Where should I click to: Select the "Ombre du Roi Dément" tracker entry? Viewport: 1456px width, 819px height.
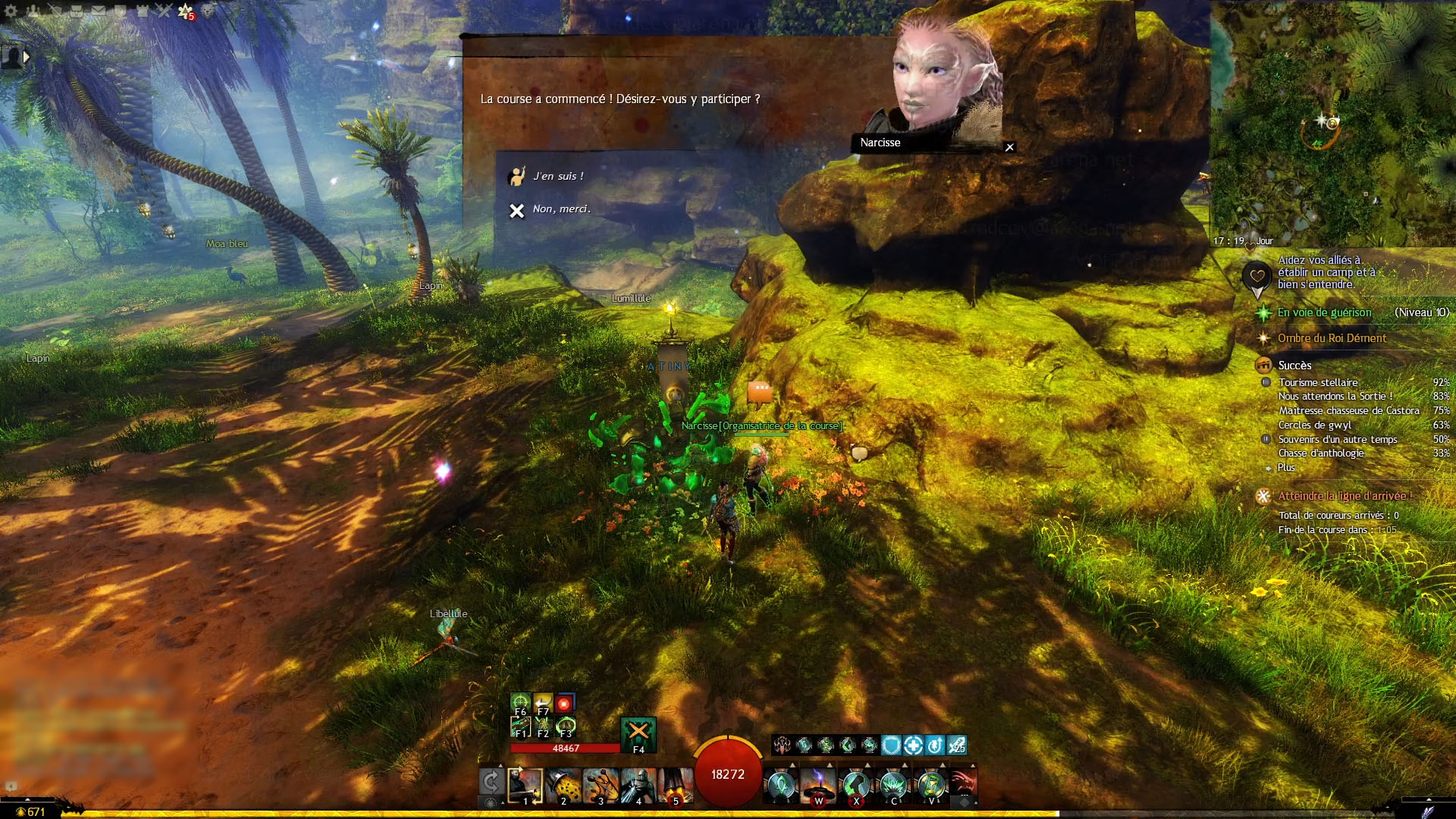coord(1332,338)
